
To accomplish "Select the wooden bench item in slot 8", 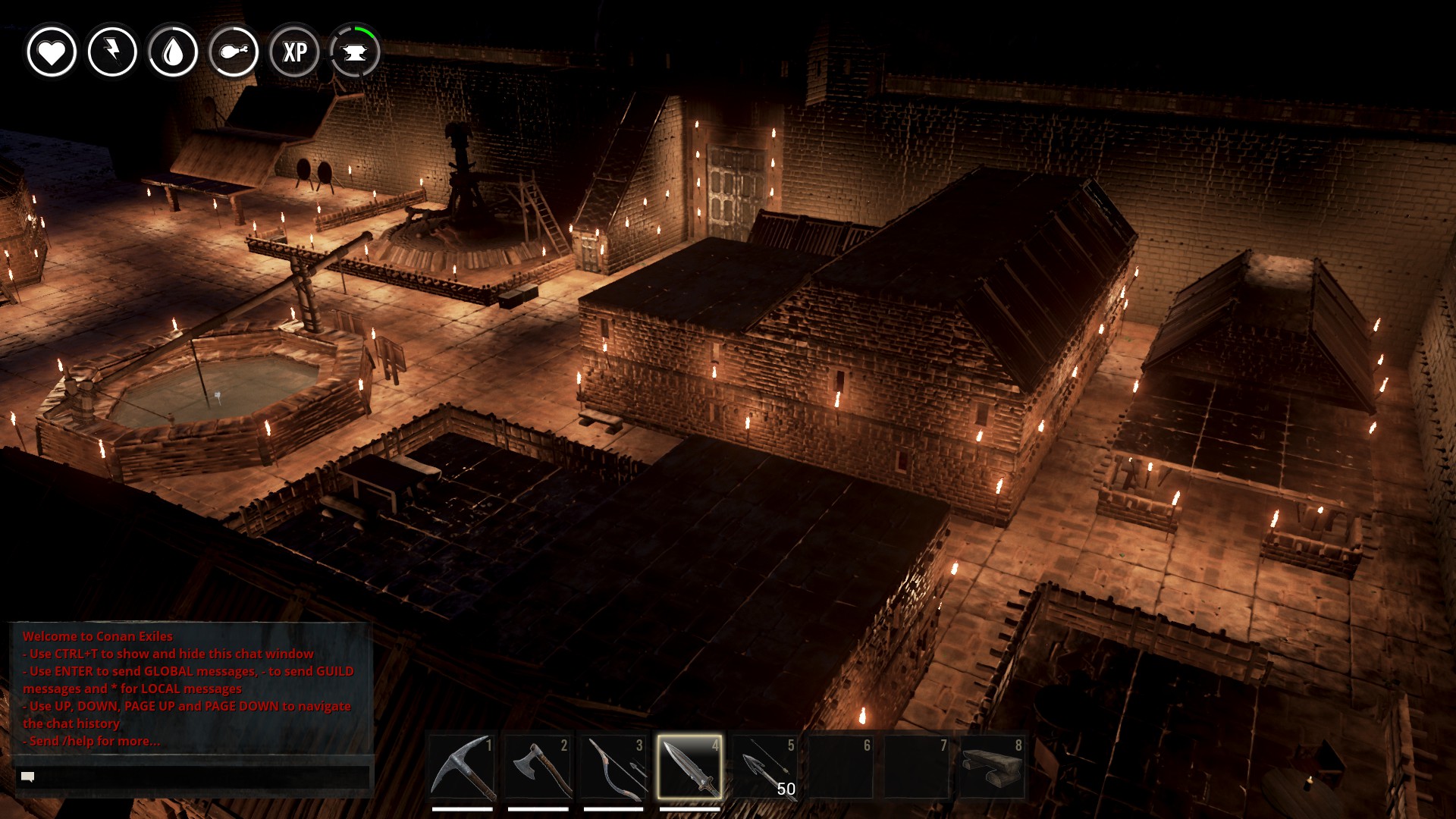I will [993, 767].
